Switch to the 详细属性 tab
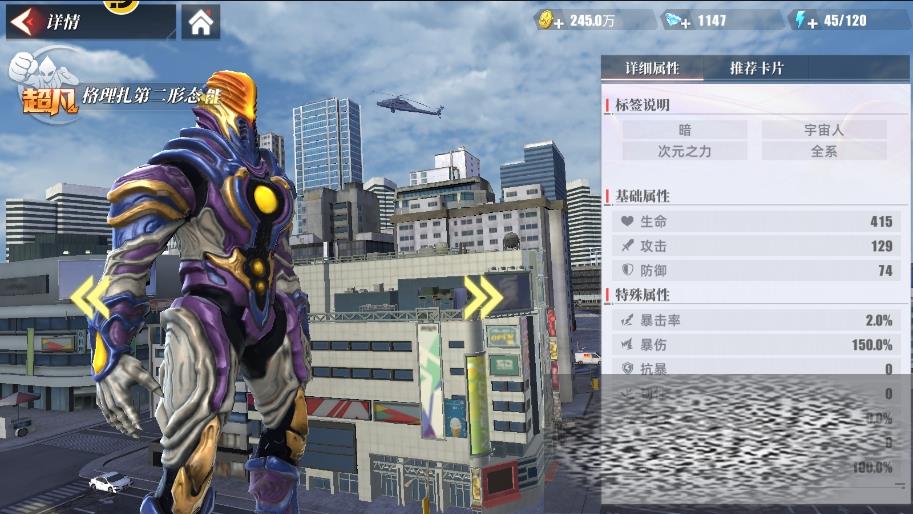 [x=652, y=68]
